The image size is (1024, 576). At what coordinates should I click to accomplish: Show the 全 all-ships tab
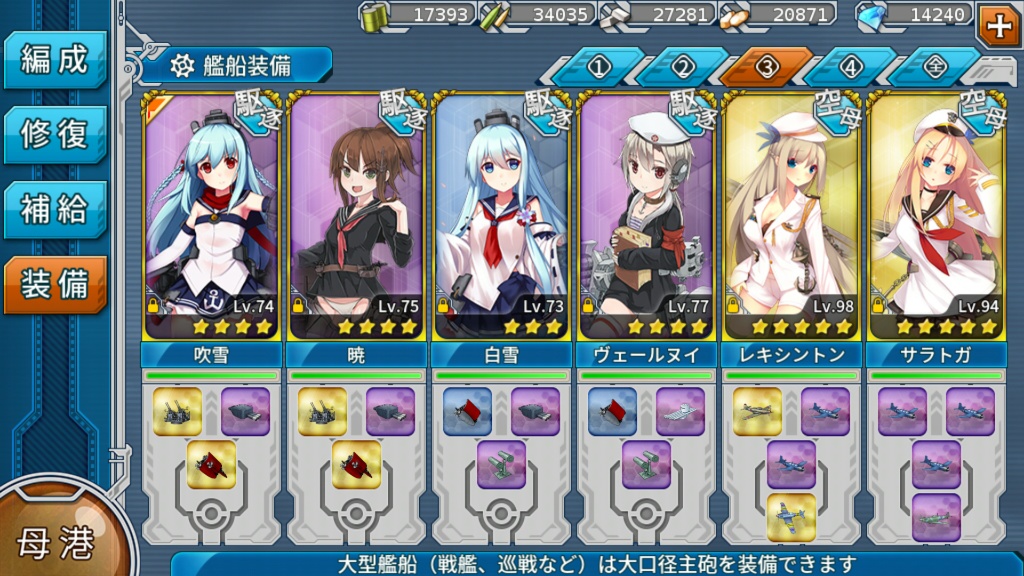coord(932,68)
